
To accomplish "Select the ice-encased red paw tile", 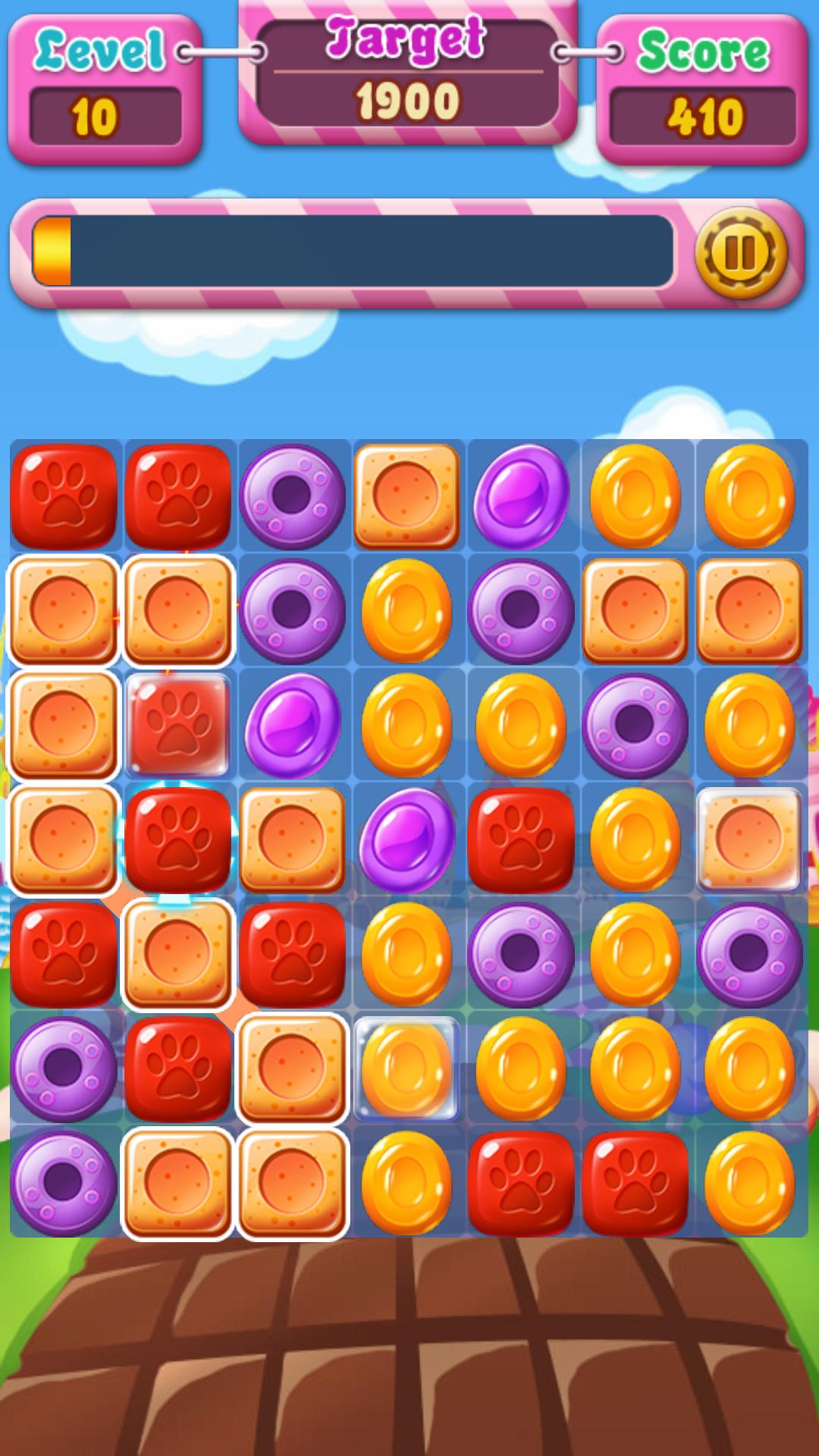I will click(178, 724).
